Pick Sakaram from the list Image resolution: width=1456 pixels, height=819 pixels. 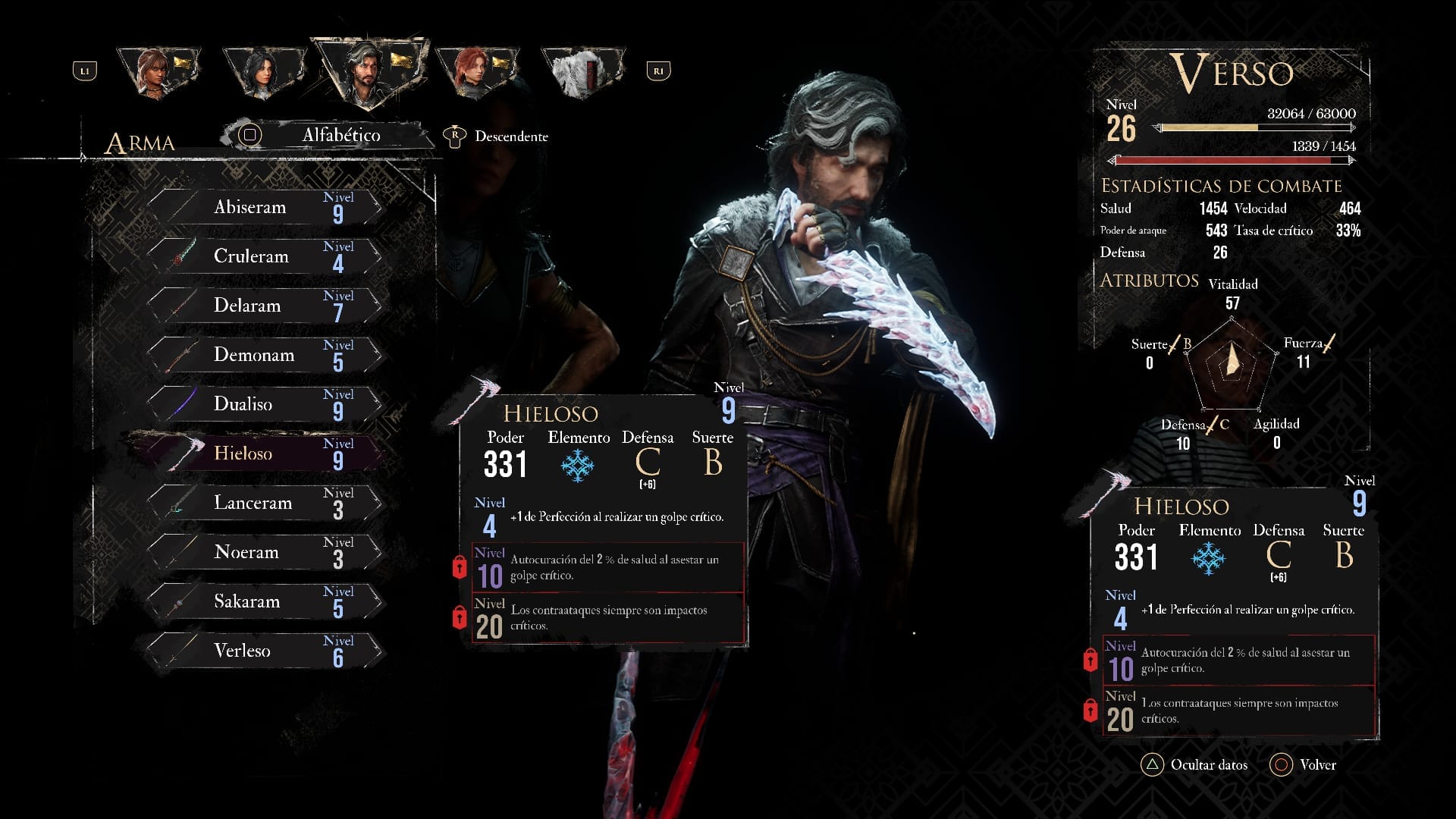(x=262, y=601)
